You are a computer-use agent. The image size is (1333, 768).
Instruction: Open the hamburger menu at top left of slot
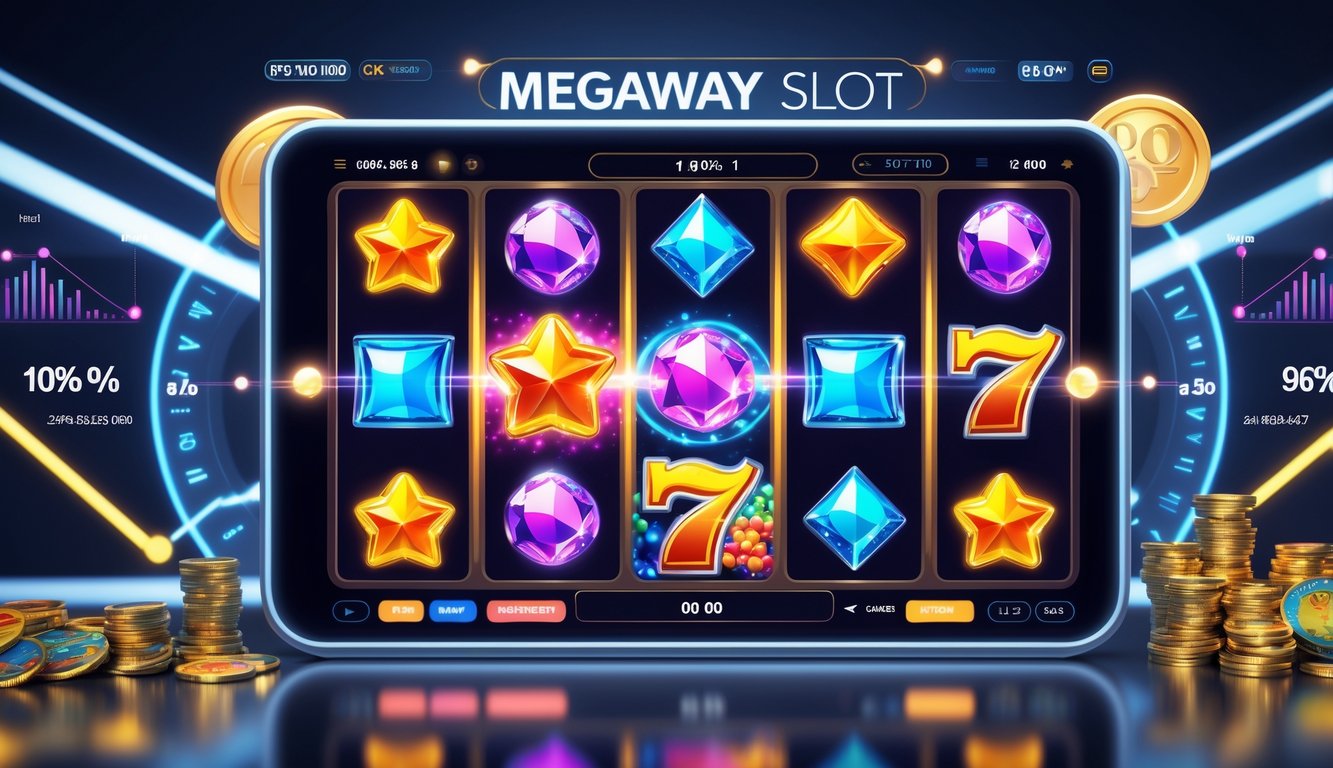pos(339,165)
